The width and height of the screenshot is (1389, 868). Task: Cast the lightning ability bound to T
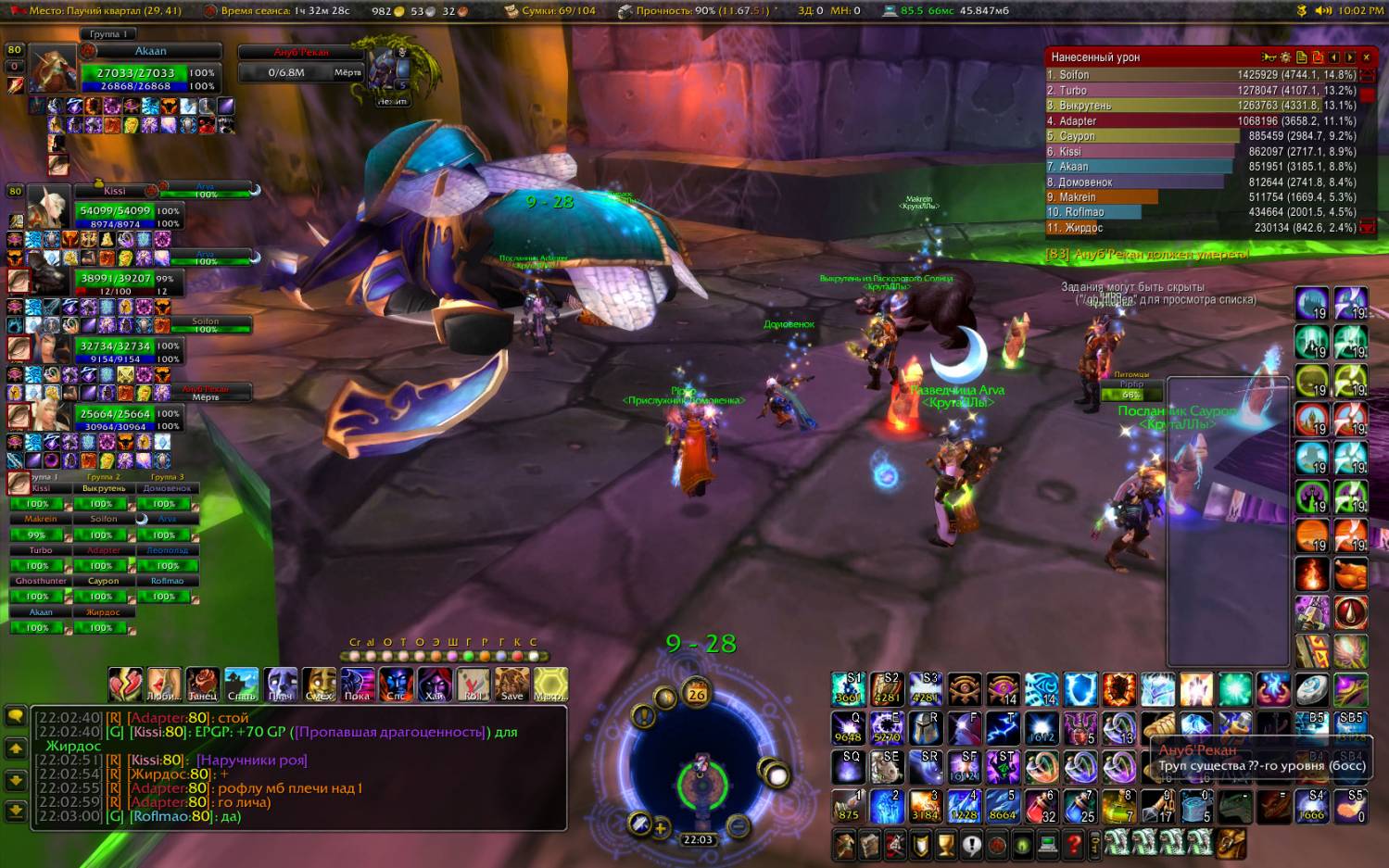[x=1003, y=728]
